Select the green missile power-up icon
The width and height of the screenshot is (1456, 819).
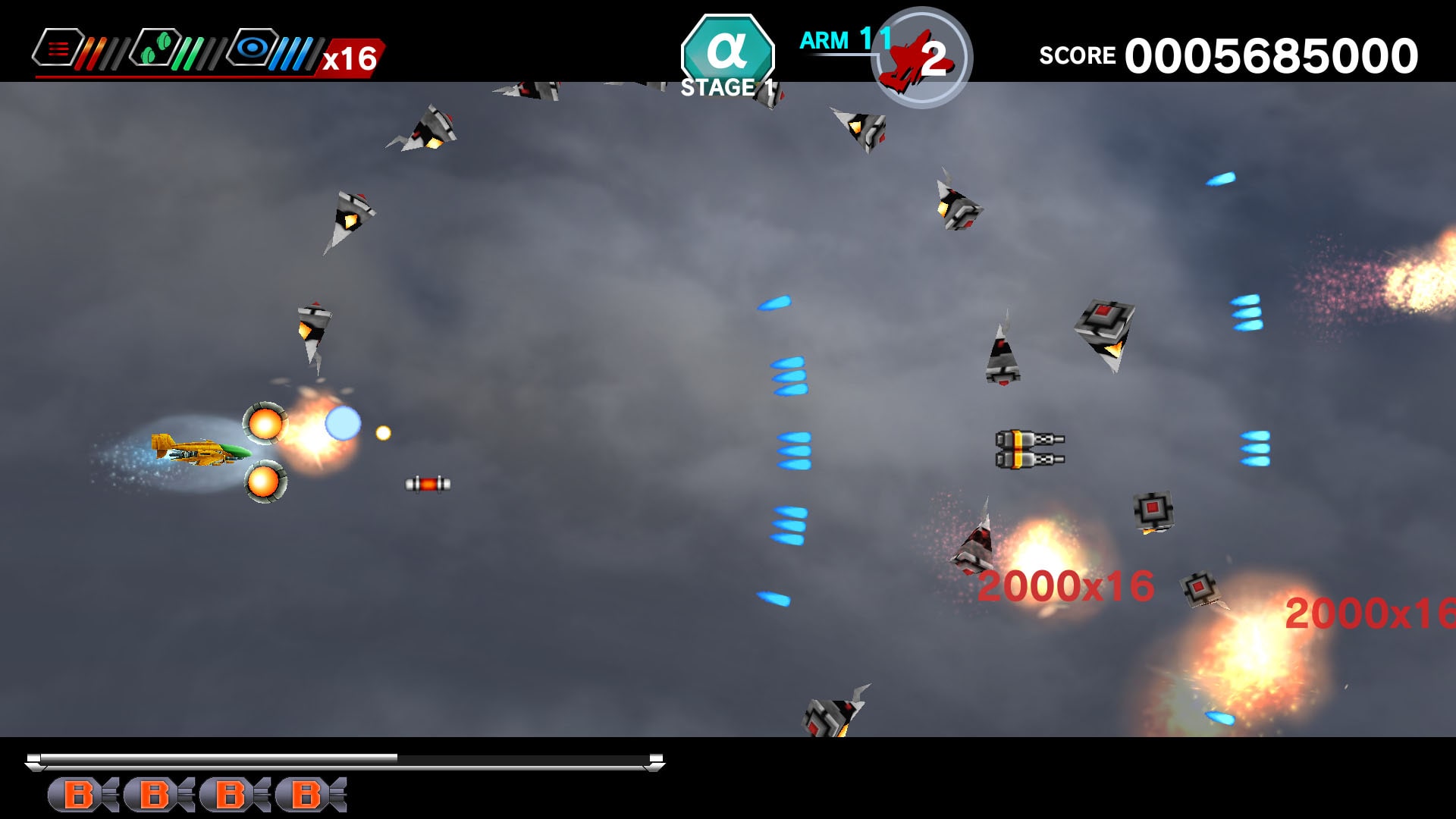[155, 47]
